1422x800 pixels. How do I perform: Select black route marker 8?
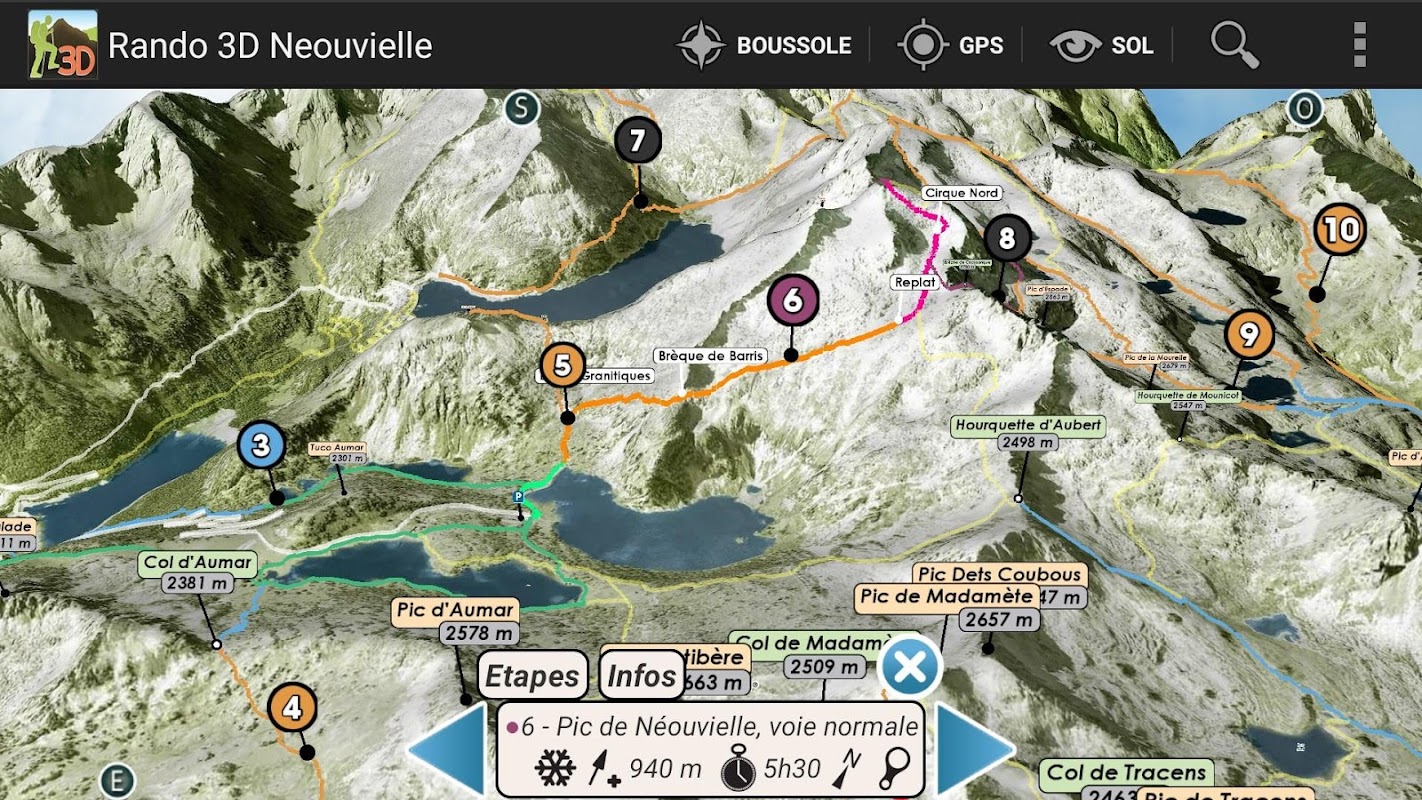[x=1007, y=239]
